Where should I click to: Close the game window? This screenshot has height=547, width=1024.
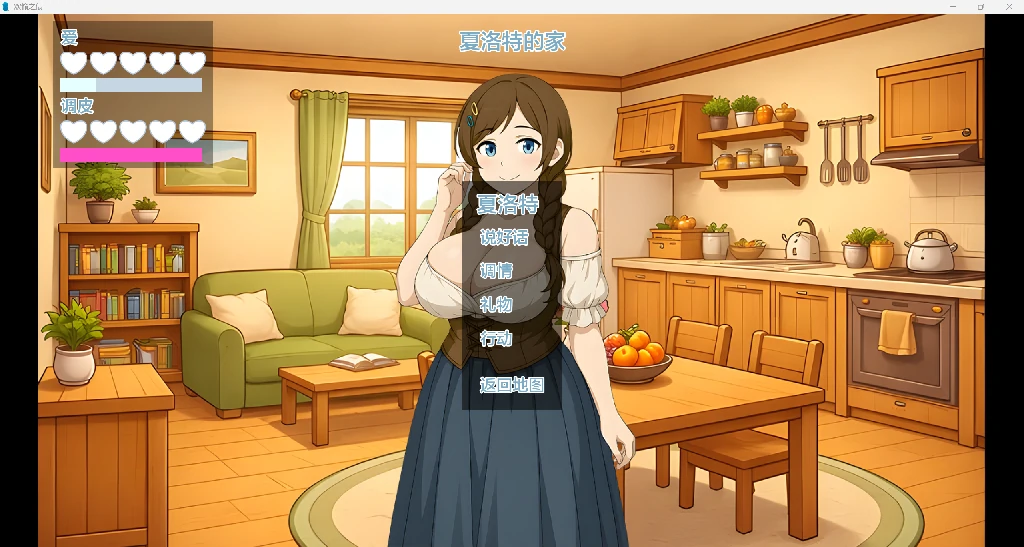tap(1009, 6)
